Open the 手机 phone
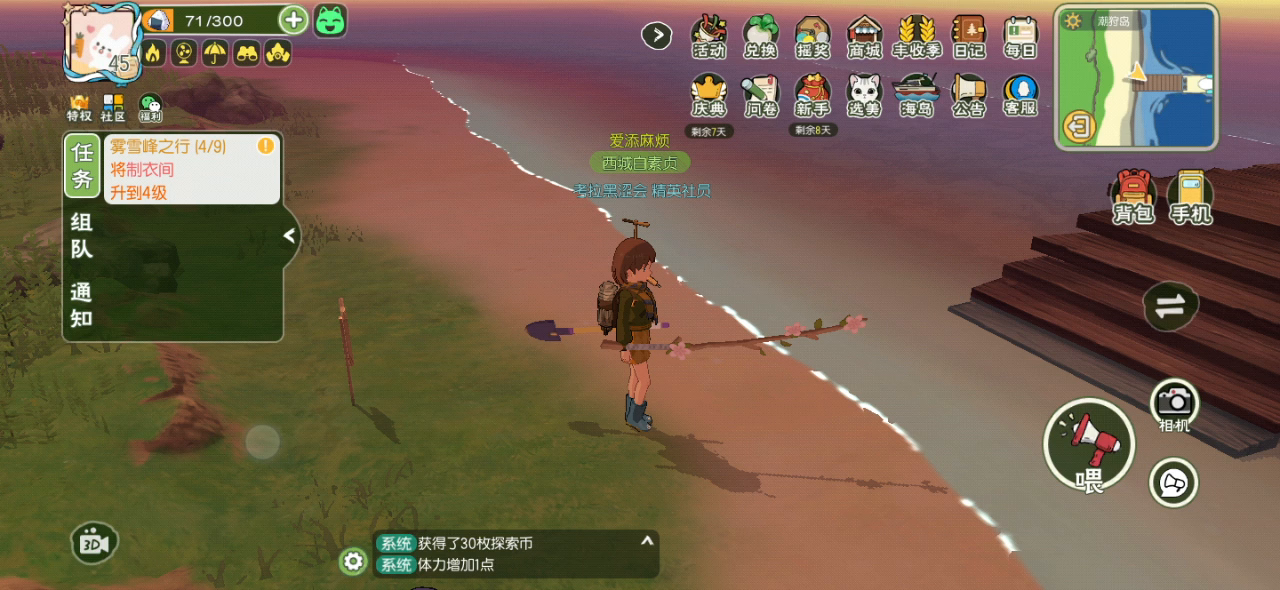The height and width of the screenshot is (590, 1280). (x=1190, y=196)
